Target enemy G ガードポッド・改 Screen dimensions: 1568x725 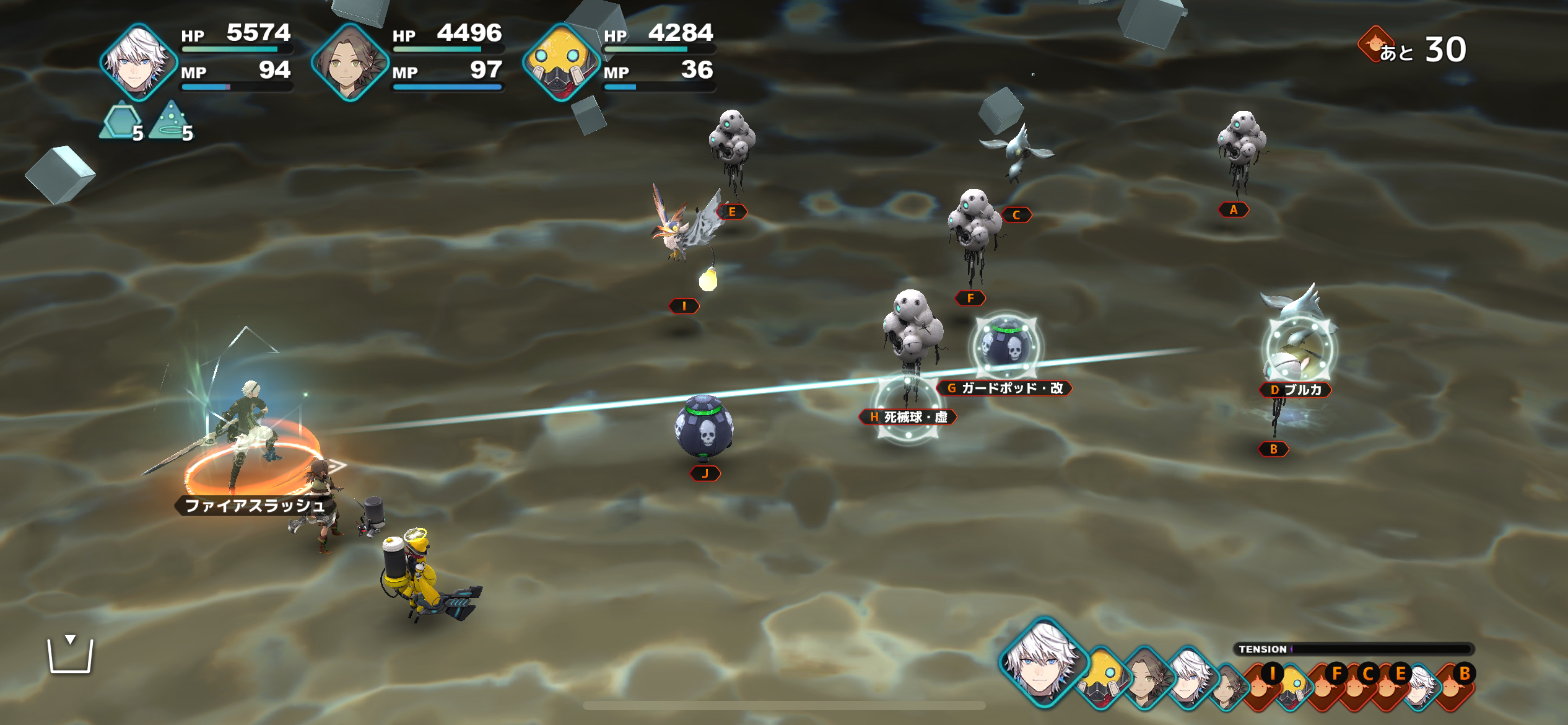(x=1004, y=389)
